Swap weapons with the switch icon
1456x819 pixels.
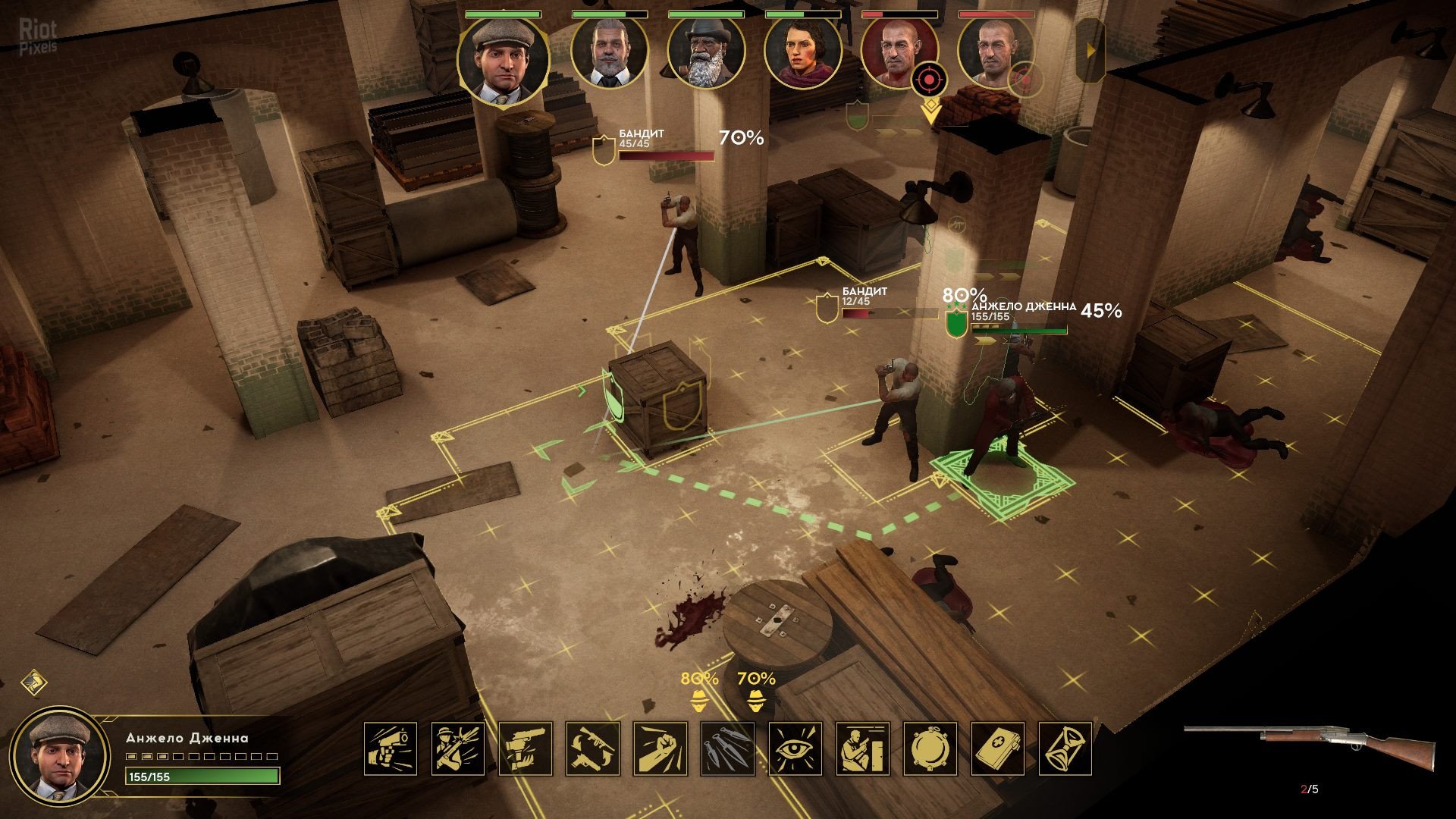pos(593,748)
